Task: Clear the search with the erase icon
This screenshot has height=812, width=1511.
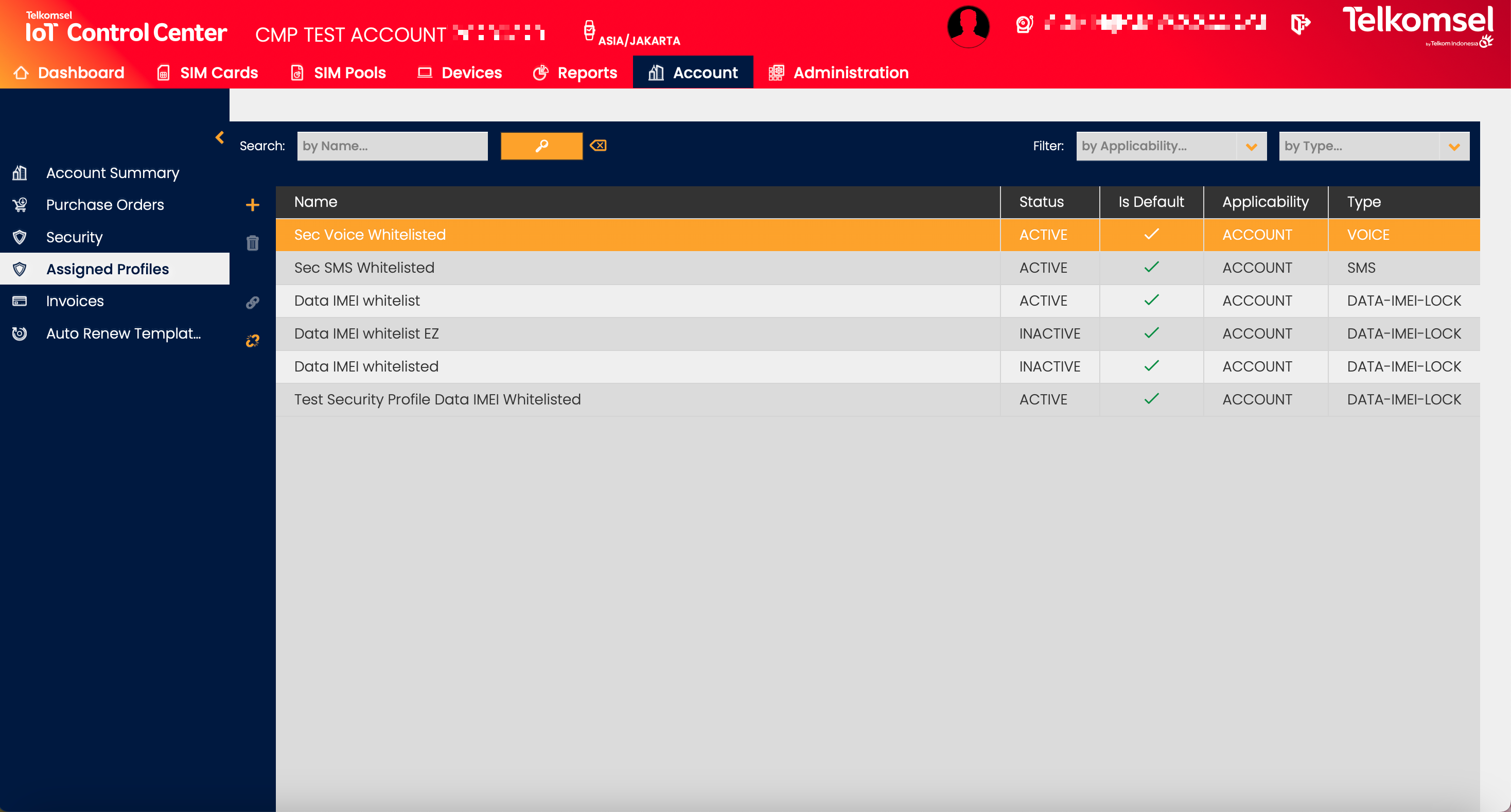Action: (x=599, y=146)
